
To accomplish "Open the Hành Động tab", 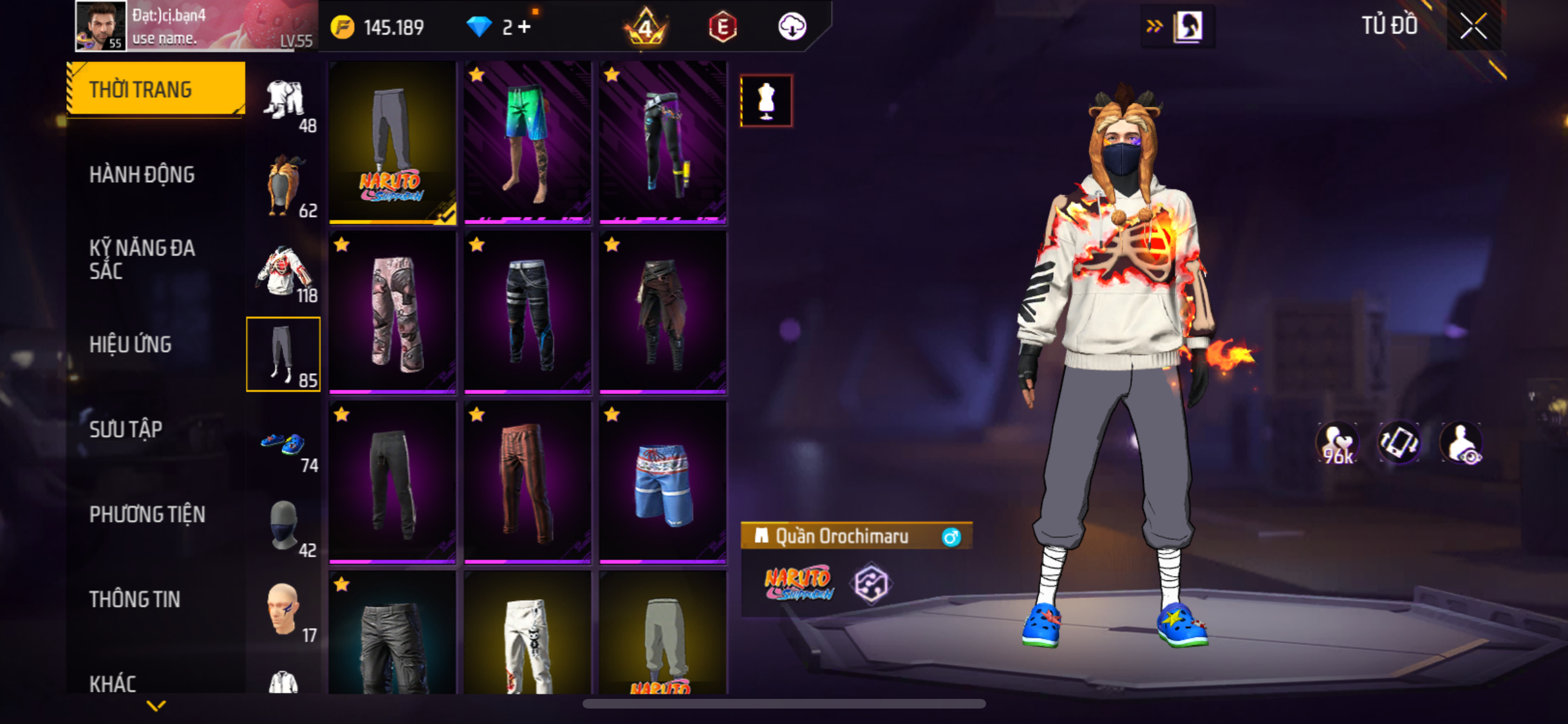I will coord(142,174).
